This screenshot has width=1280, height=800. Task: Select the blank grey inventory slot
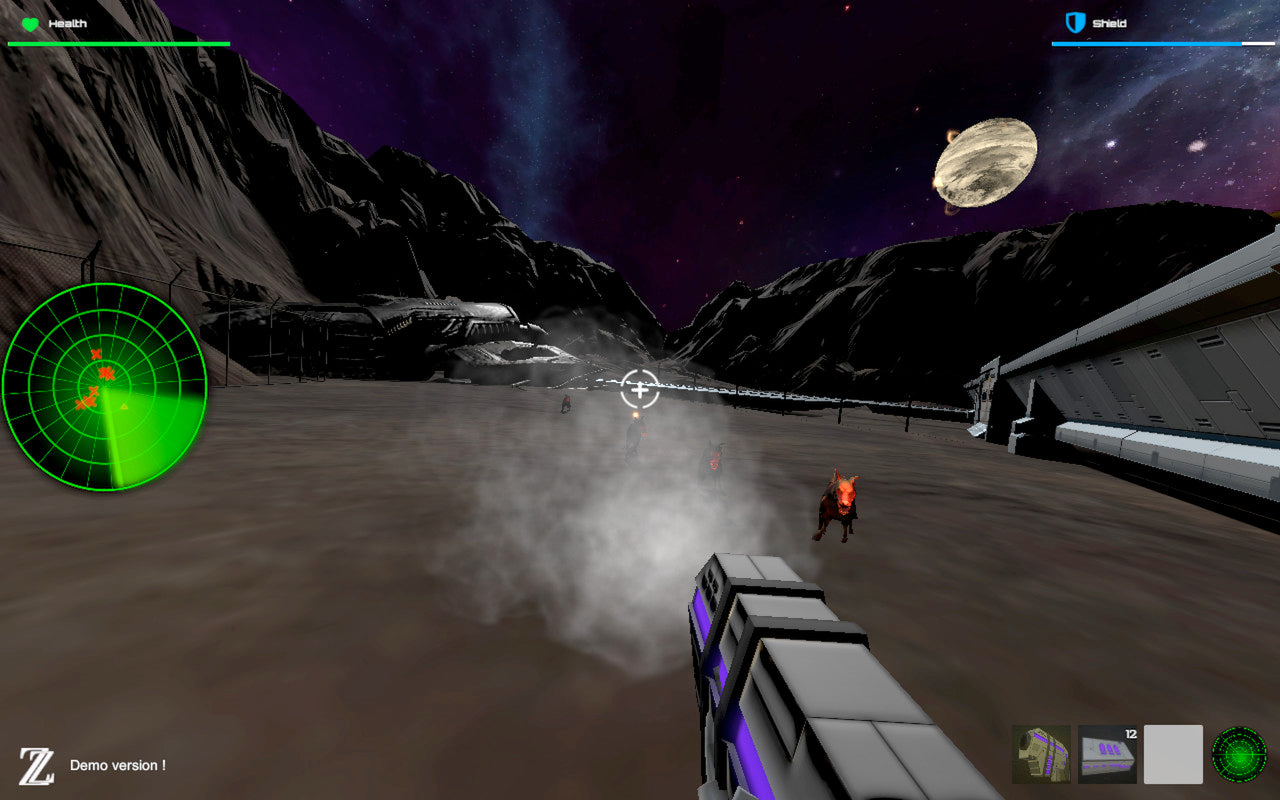(1173, 754)
